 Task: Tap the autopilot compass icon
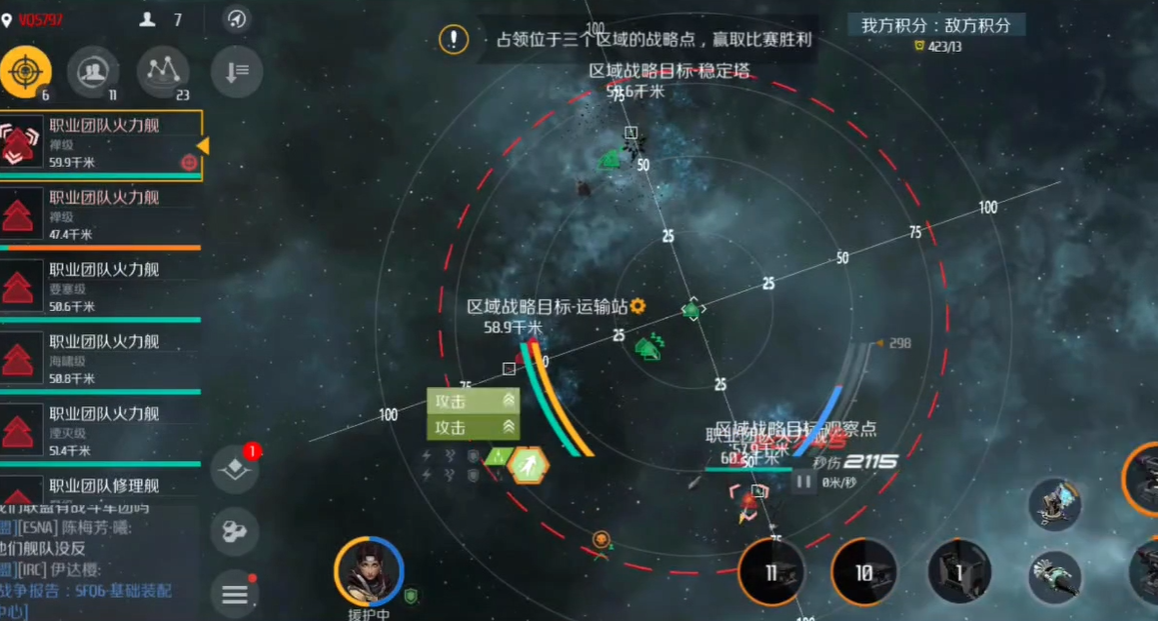click(237, 19)
